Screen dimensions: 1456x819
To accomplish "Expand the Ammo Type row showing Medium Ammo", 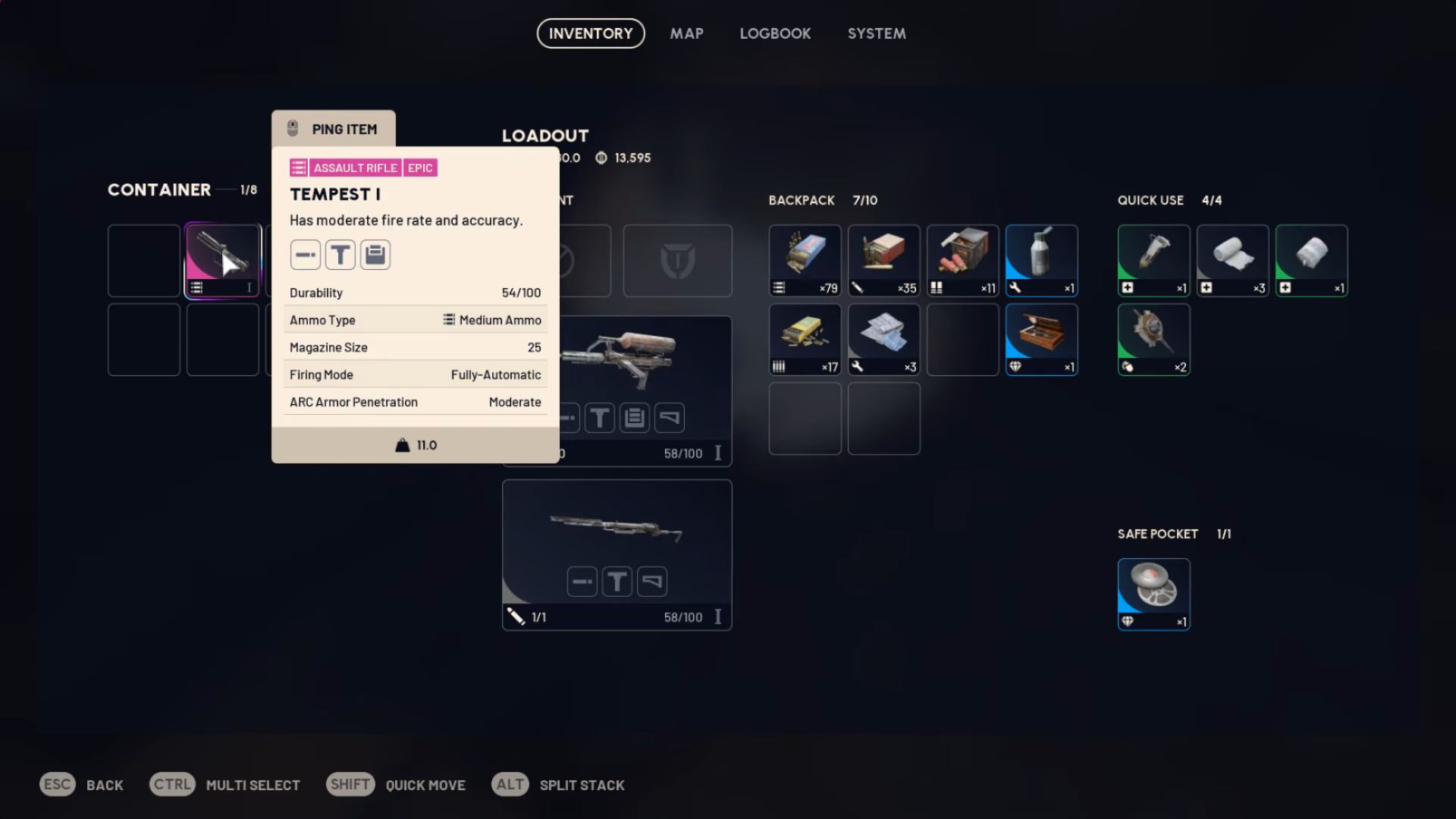I will point(416,319).
